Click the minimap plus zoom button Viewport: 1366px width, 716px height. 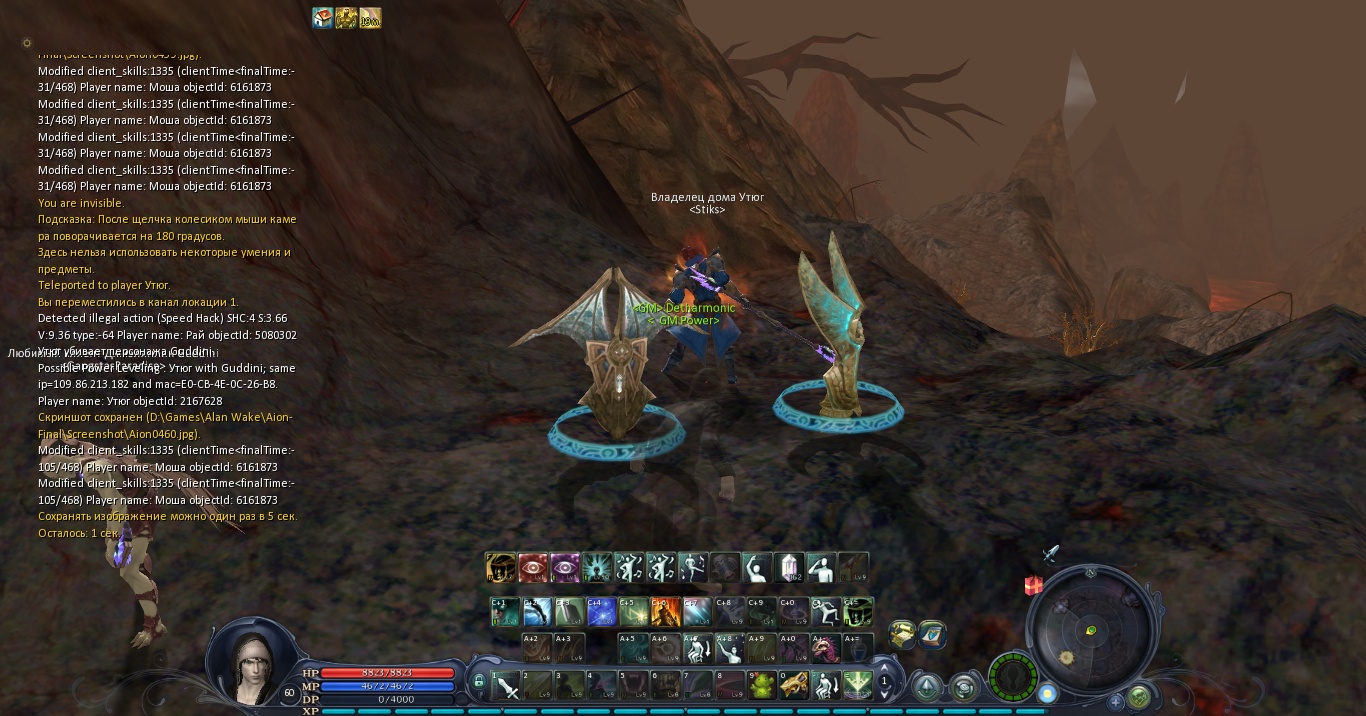(1116, 701)
